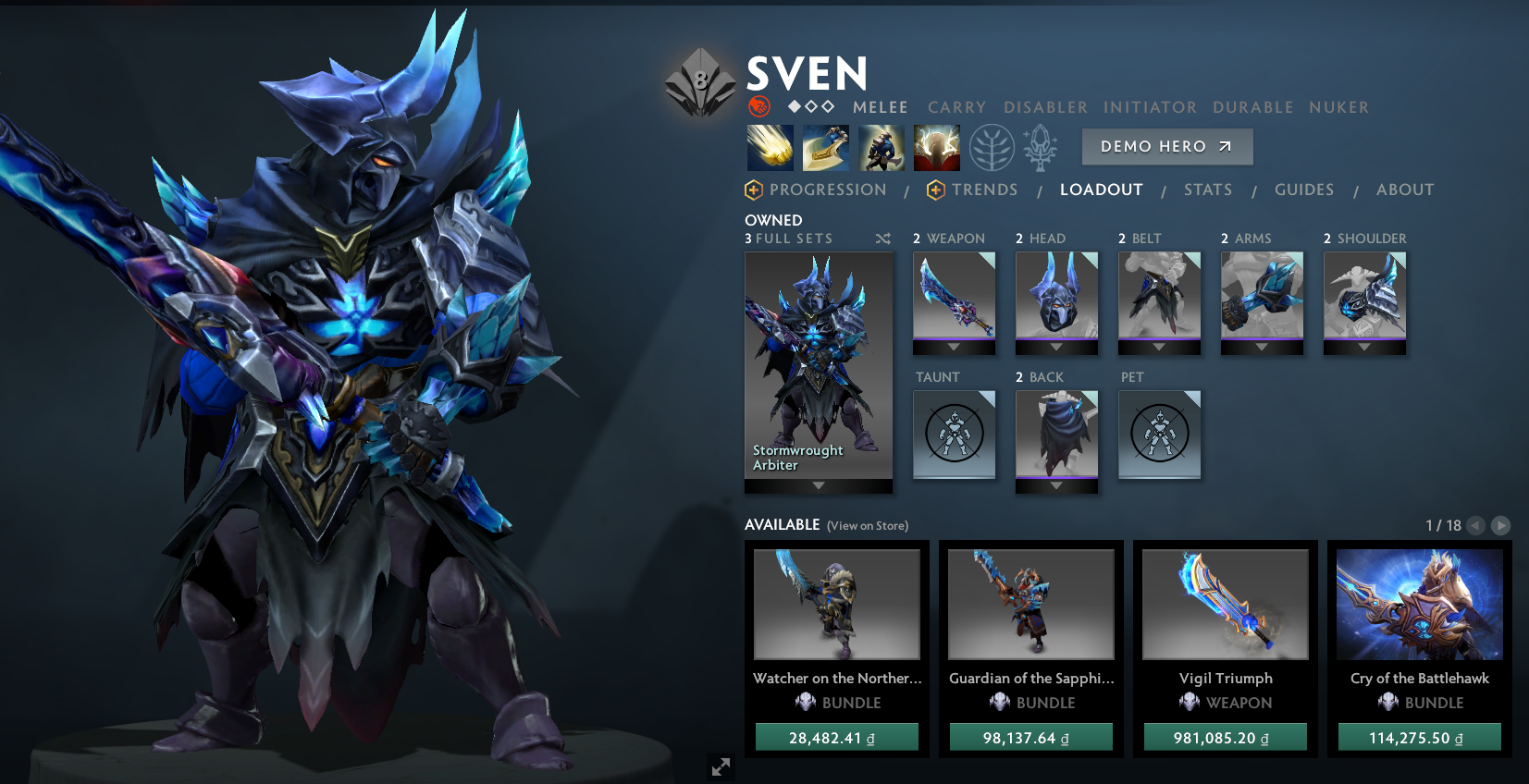The image size is (1529, 784).
Task: Advance to next page of available items
Action: 1501,525
